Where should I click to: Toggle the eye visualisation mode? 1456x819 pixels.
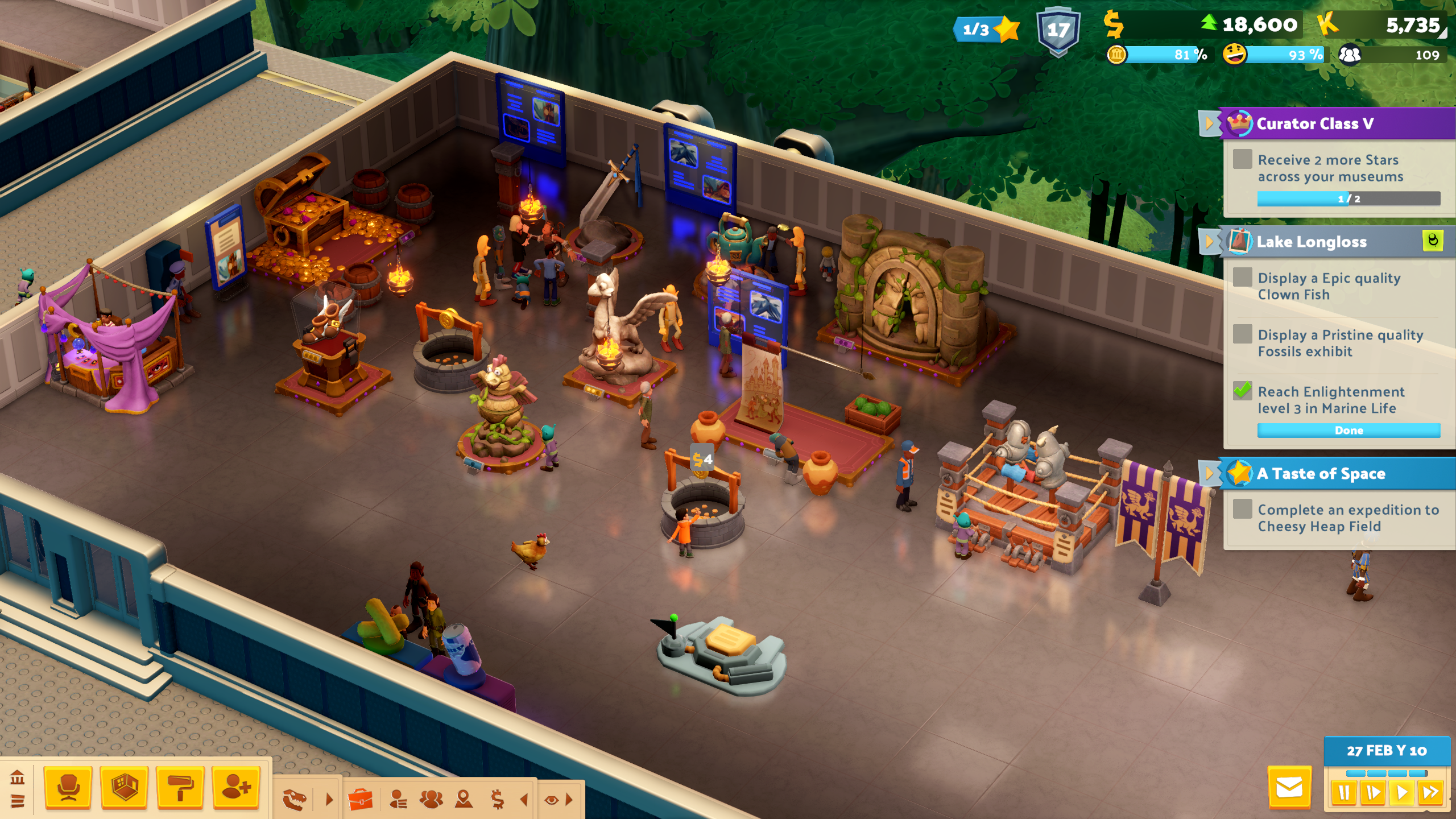(x=551, y=800)
